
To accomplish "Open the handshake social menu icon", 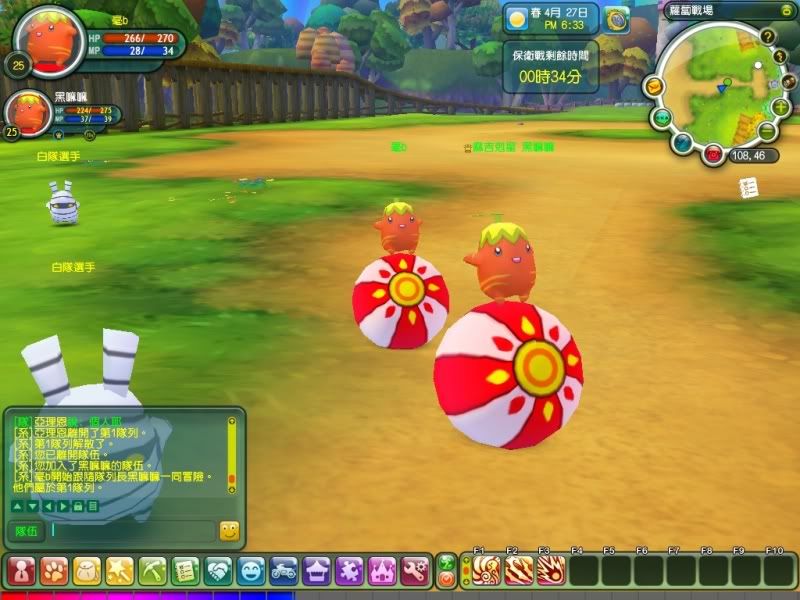I will click(x=218, y=571).
